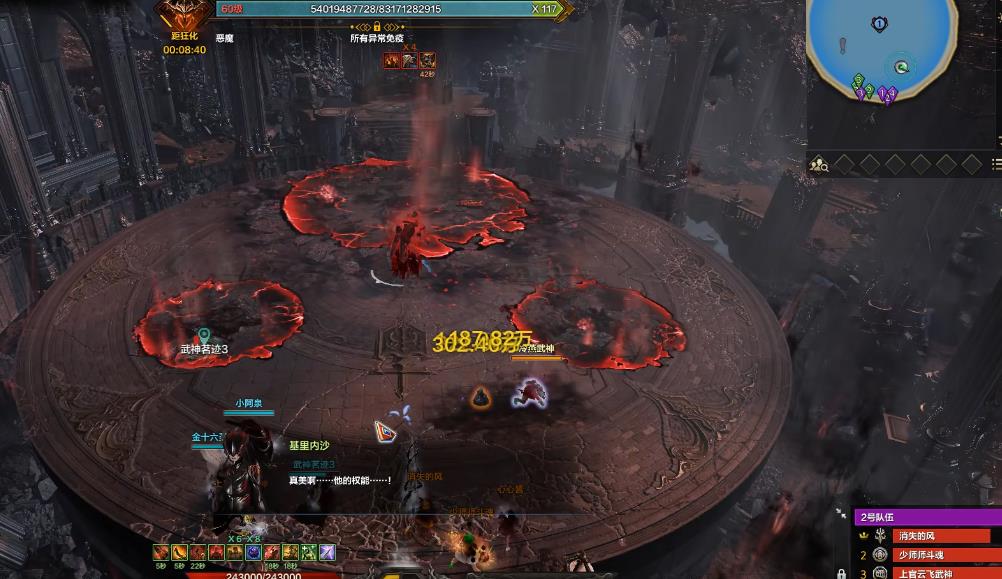Open the party finder icon below minimap
The height and width of the screenshot is (579, 1002).
pos(819,164)
